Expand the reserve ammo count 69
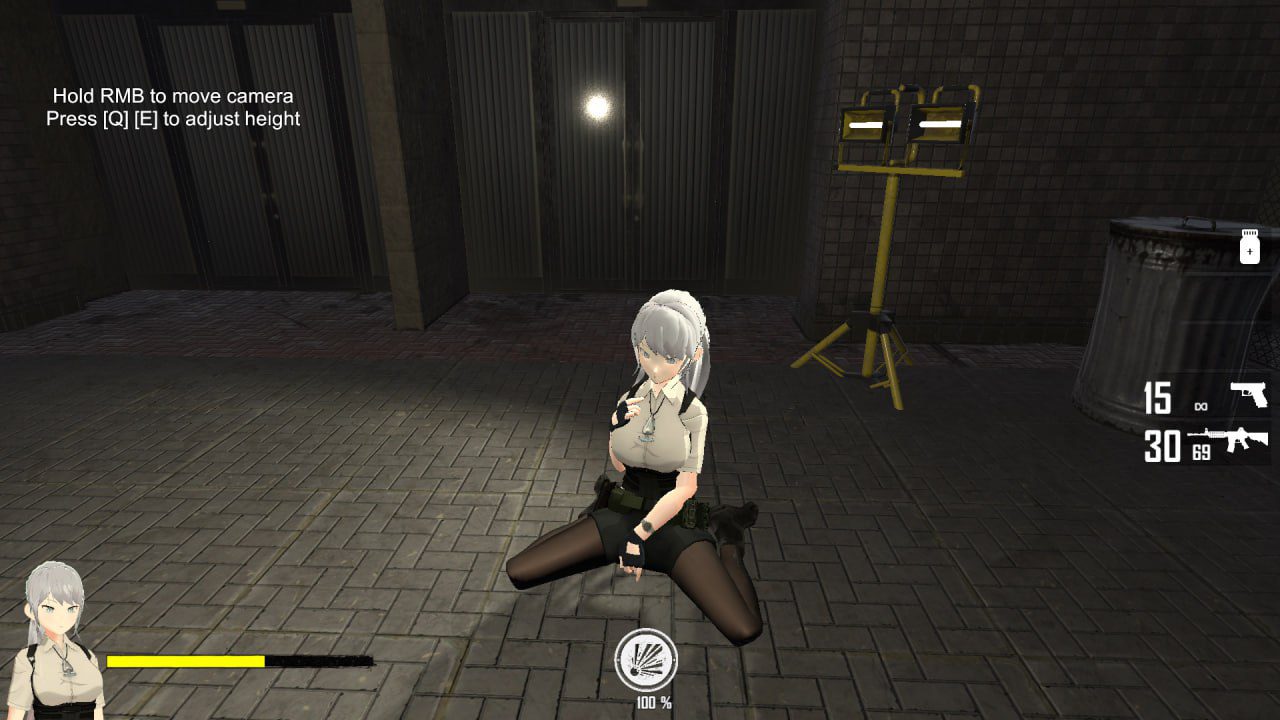The height and width of the screenshot is (720, 1280). [x=1201, y=450]
